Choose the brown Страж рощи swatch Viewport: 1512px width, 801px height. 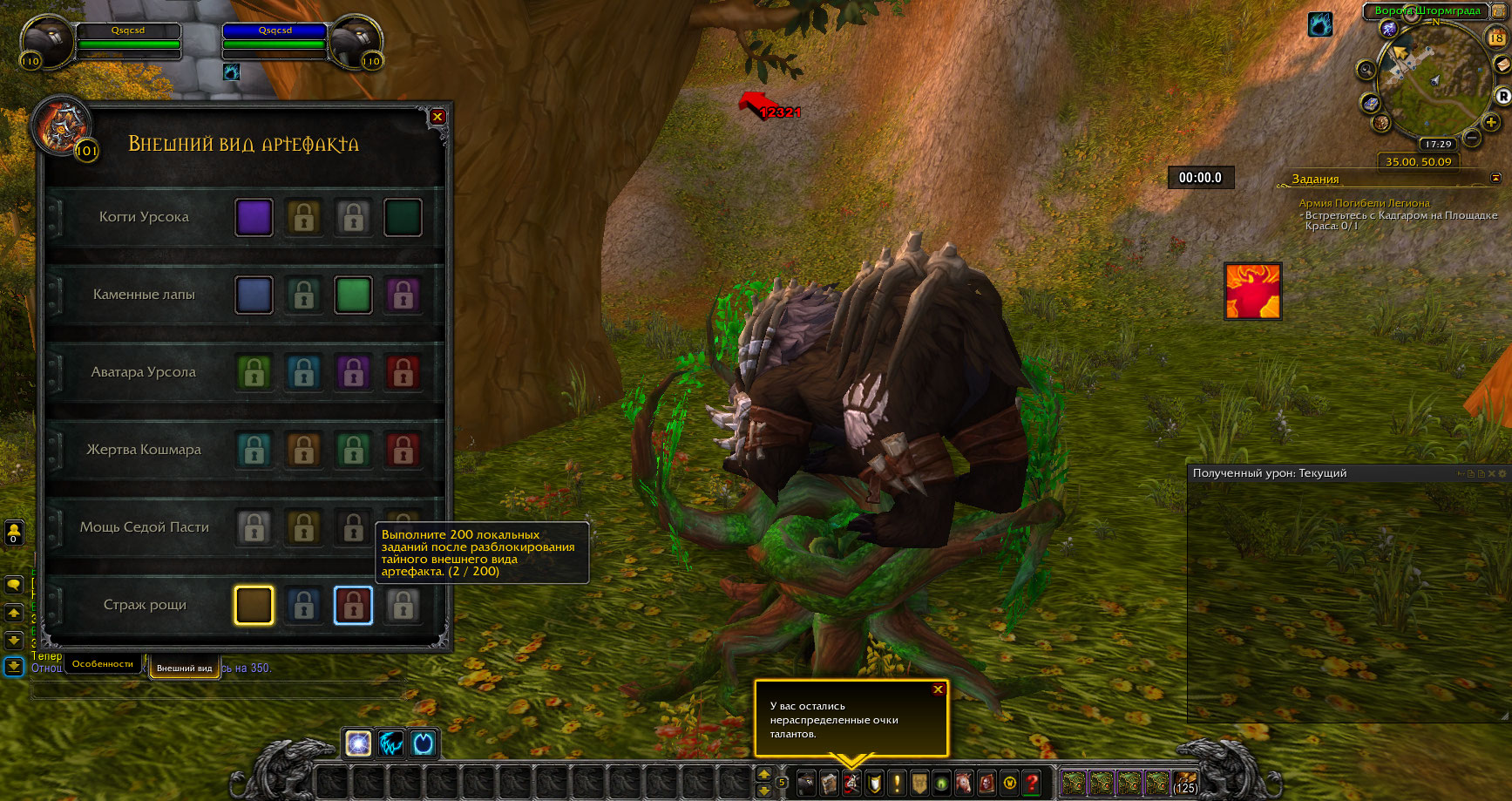254,606
